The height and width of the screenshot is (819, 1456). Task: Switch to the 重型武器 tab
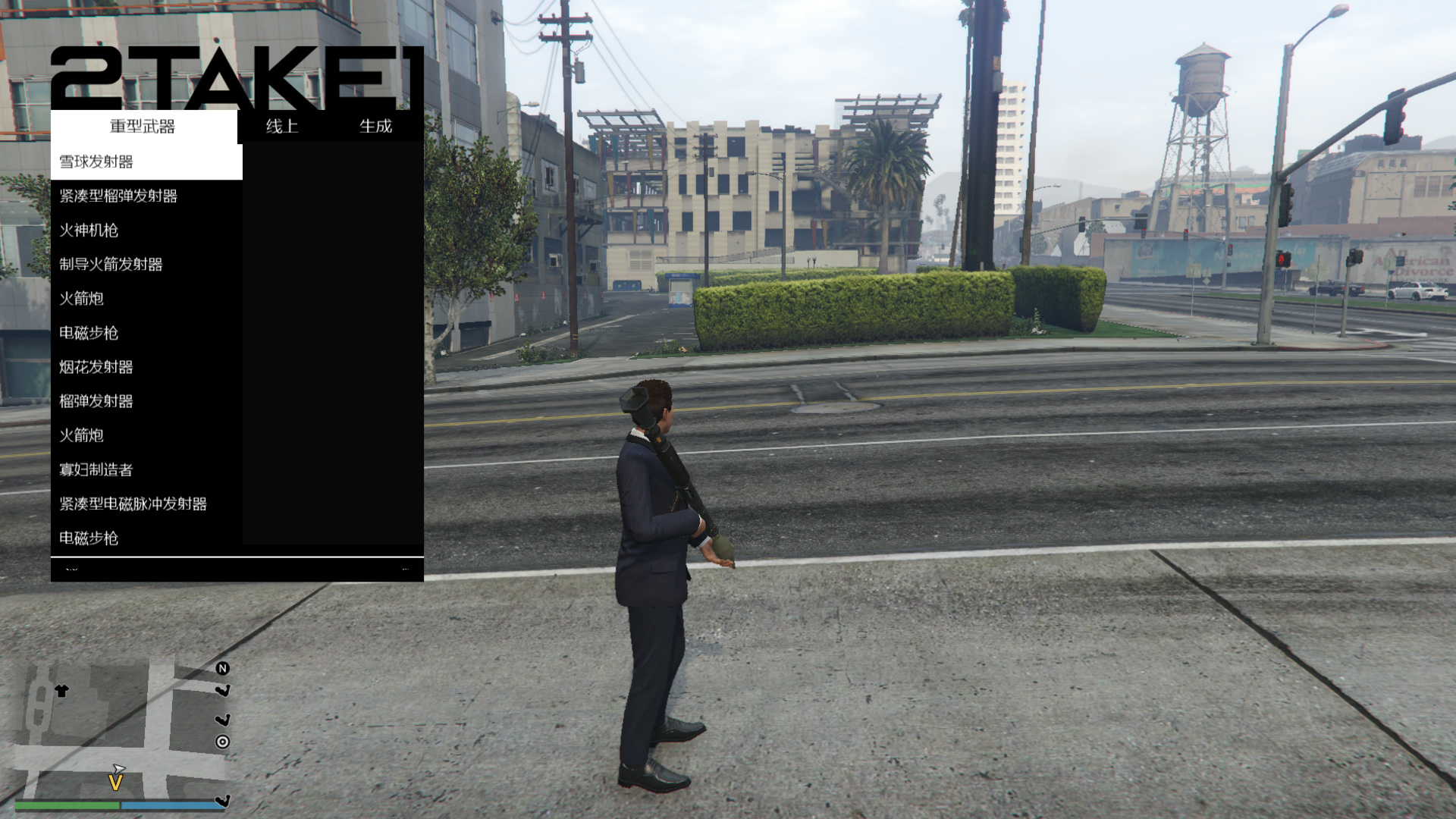click(x=143, y=127)
